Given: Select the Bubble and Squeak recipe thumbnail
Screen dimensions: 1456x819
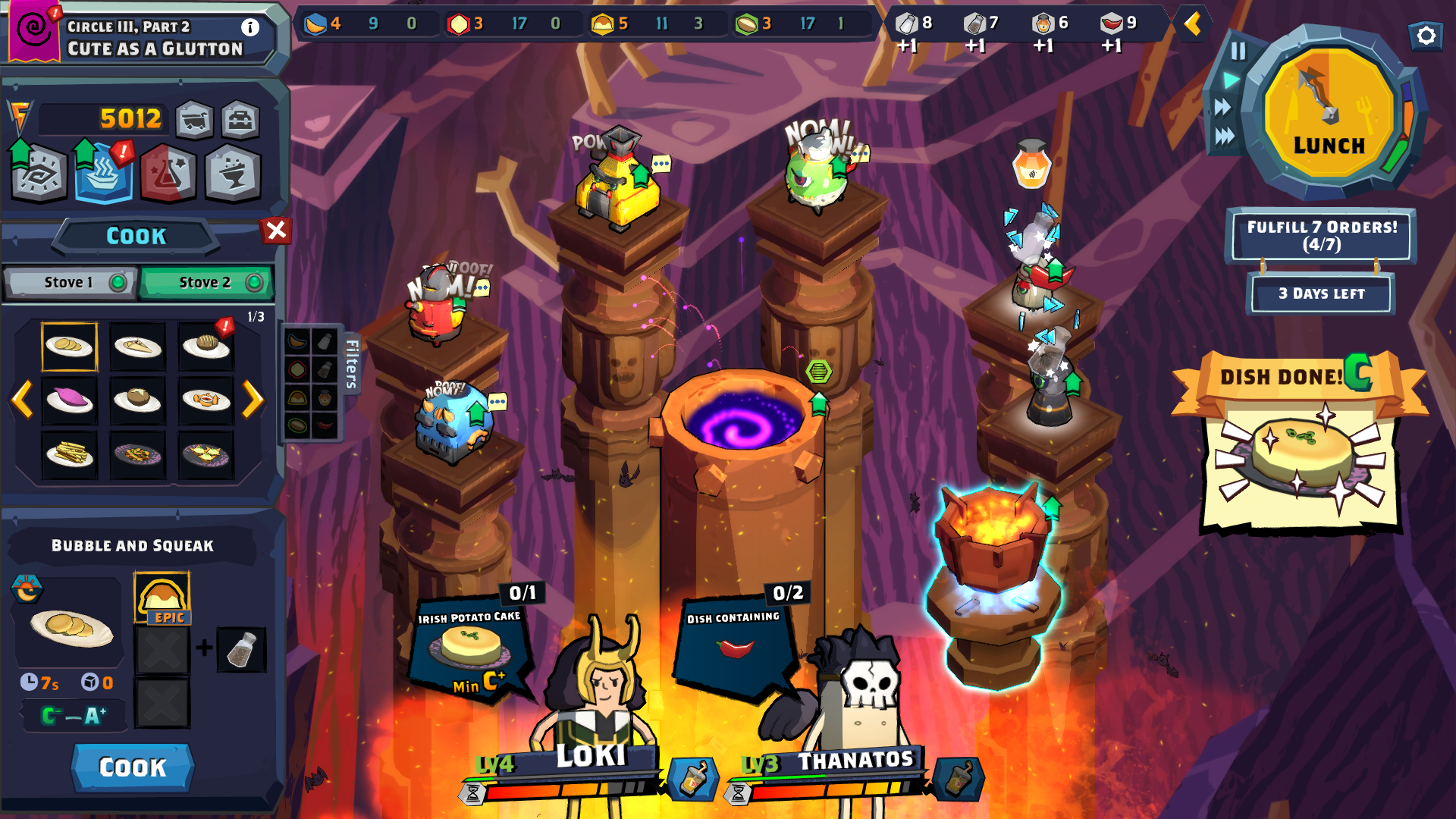Looking at the screenshot, I should [69, 347].
